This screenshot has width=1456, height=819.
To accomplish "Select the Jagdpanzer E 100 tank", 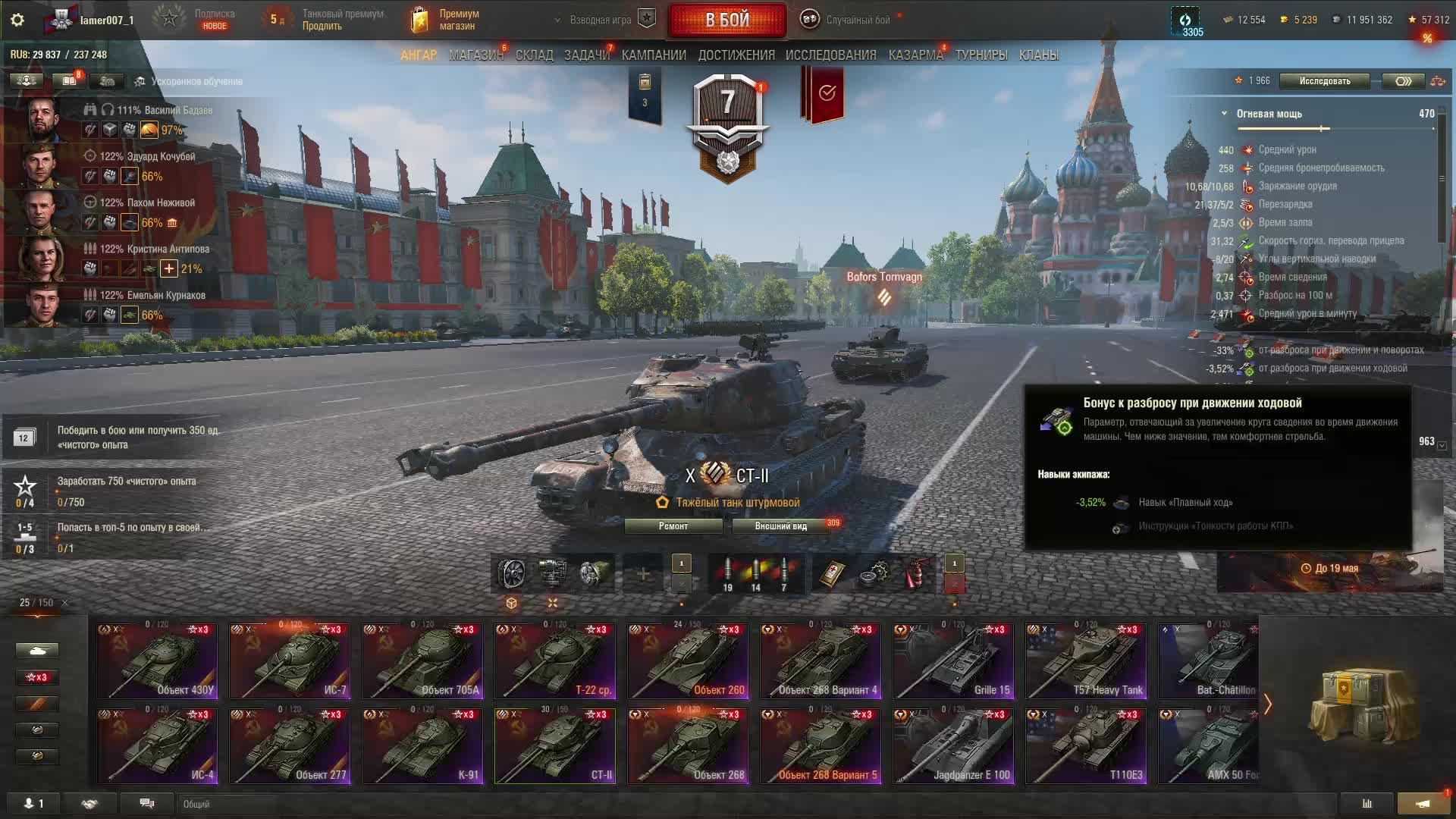I will pyautogui.click(x=953, y=745).
